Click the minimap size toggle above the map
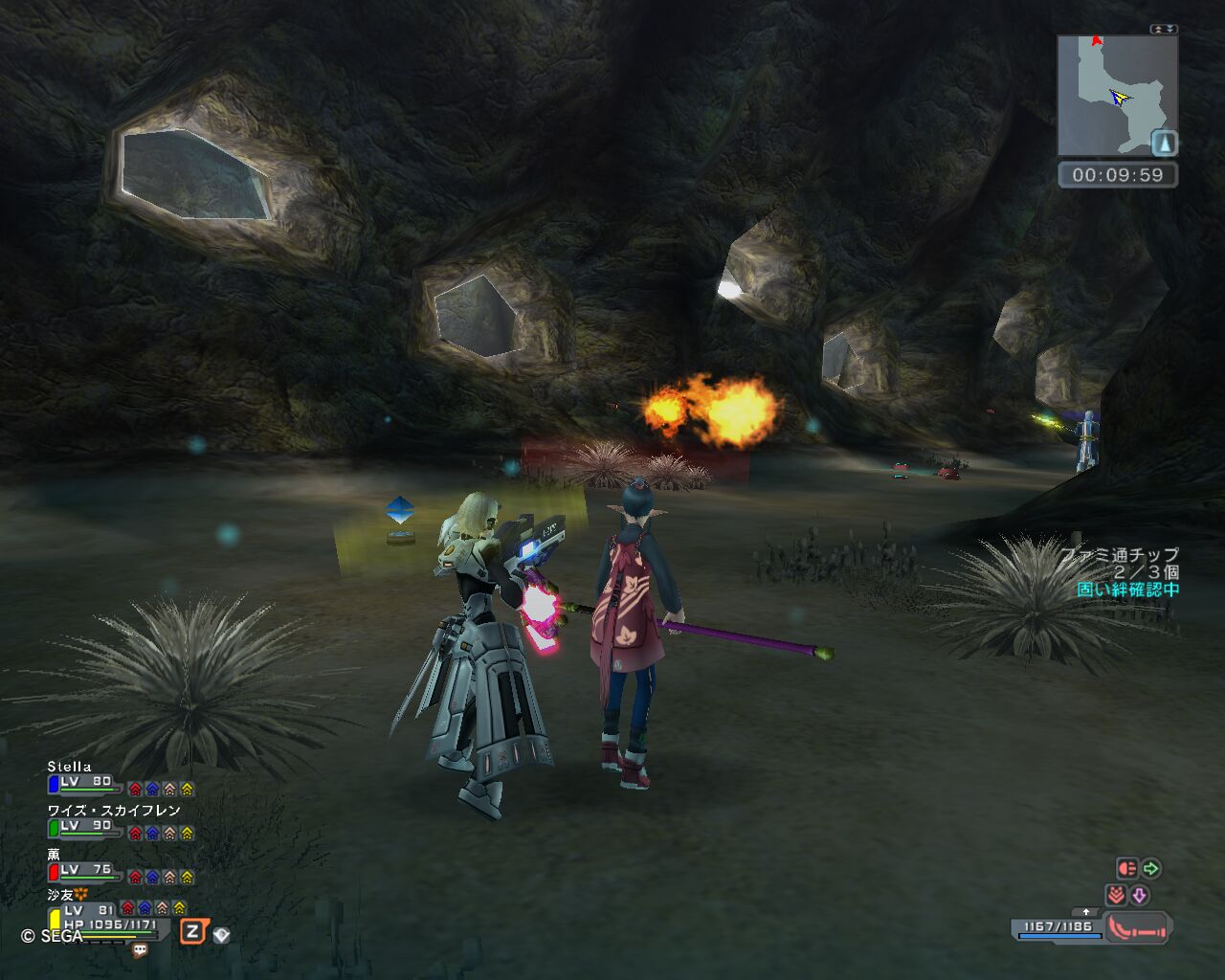The height and width of the screenshot is (980, 1225). point(1164,29)
